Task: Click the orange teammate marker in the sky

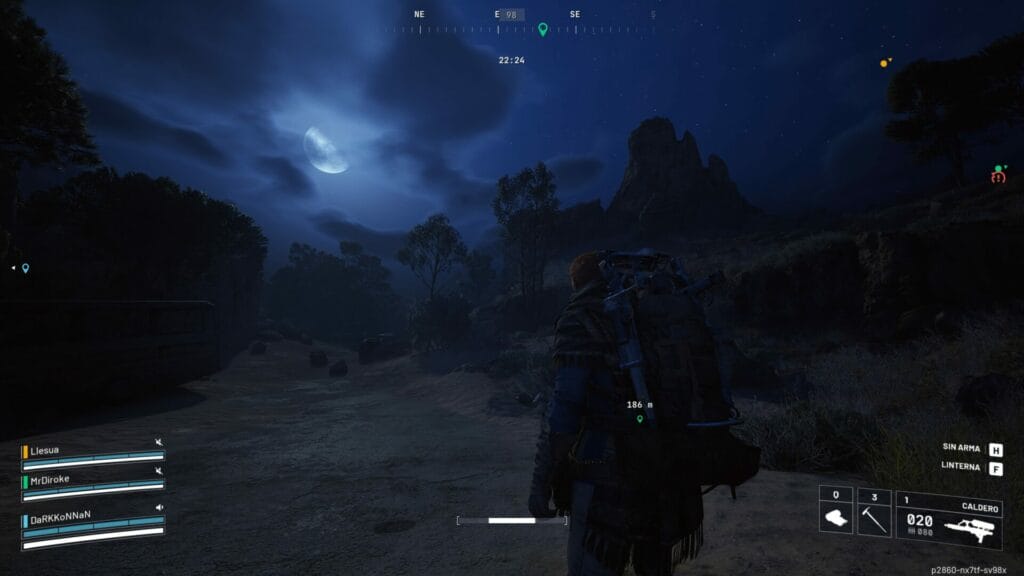Action: click(x=884, y=63)
